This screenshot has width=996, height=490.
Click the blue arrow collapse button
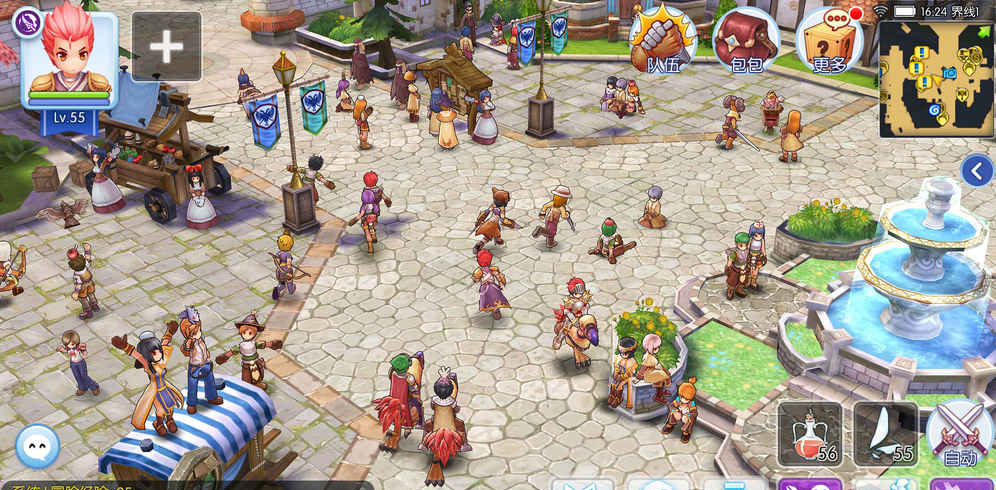point(976,171)
